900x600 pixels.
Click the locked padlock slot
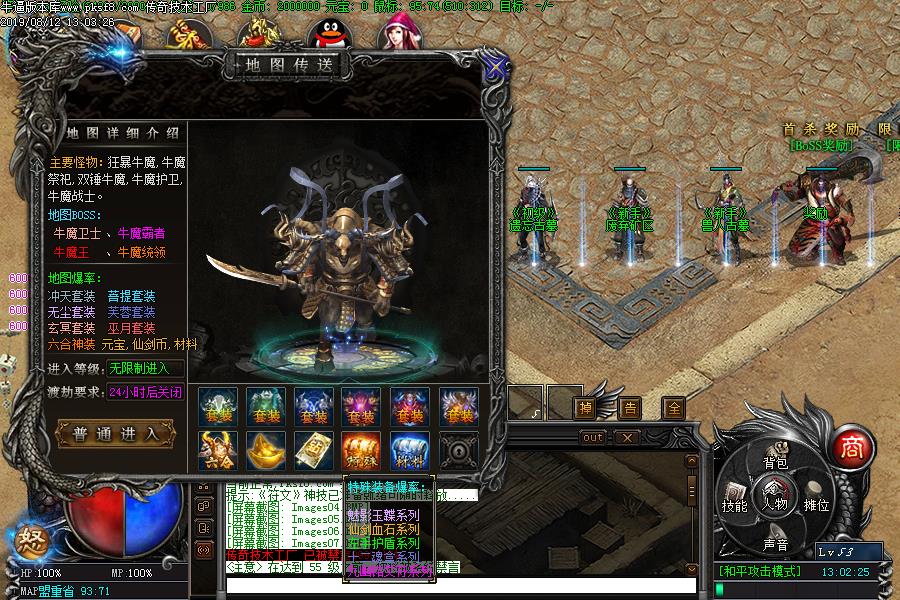click(x=458, y=451)
